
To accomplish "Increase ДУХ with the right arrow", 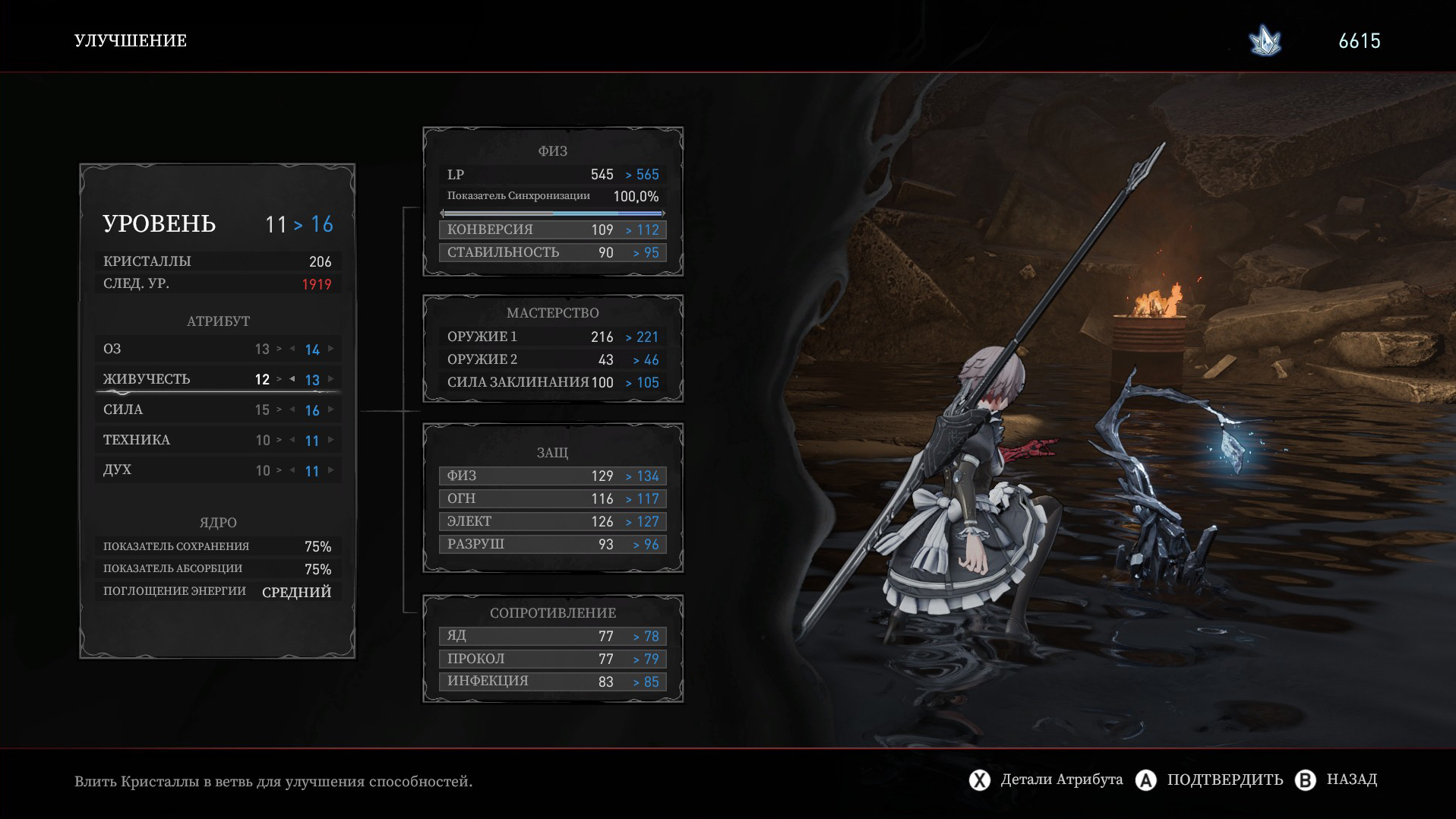I will tap(331, 470).
